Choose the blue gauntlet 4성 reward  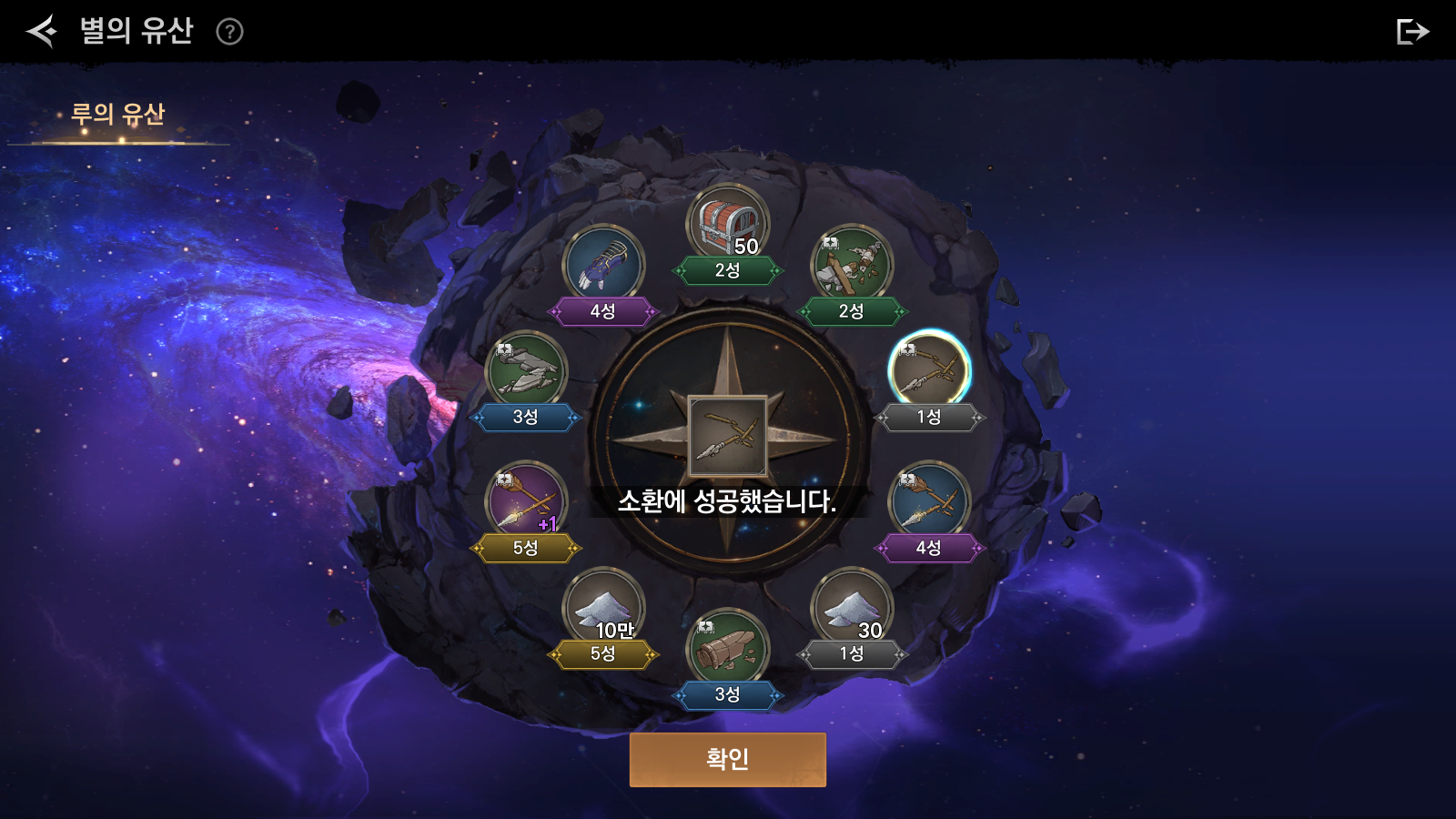(603, 265)
